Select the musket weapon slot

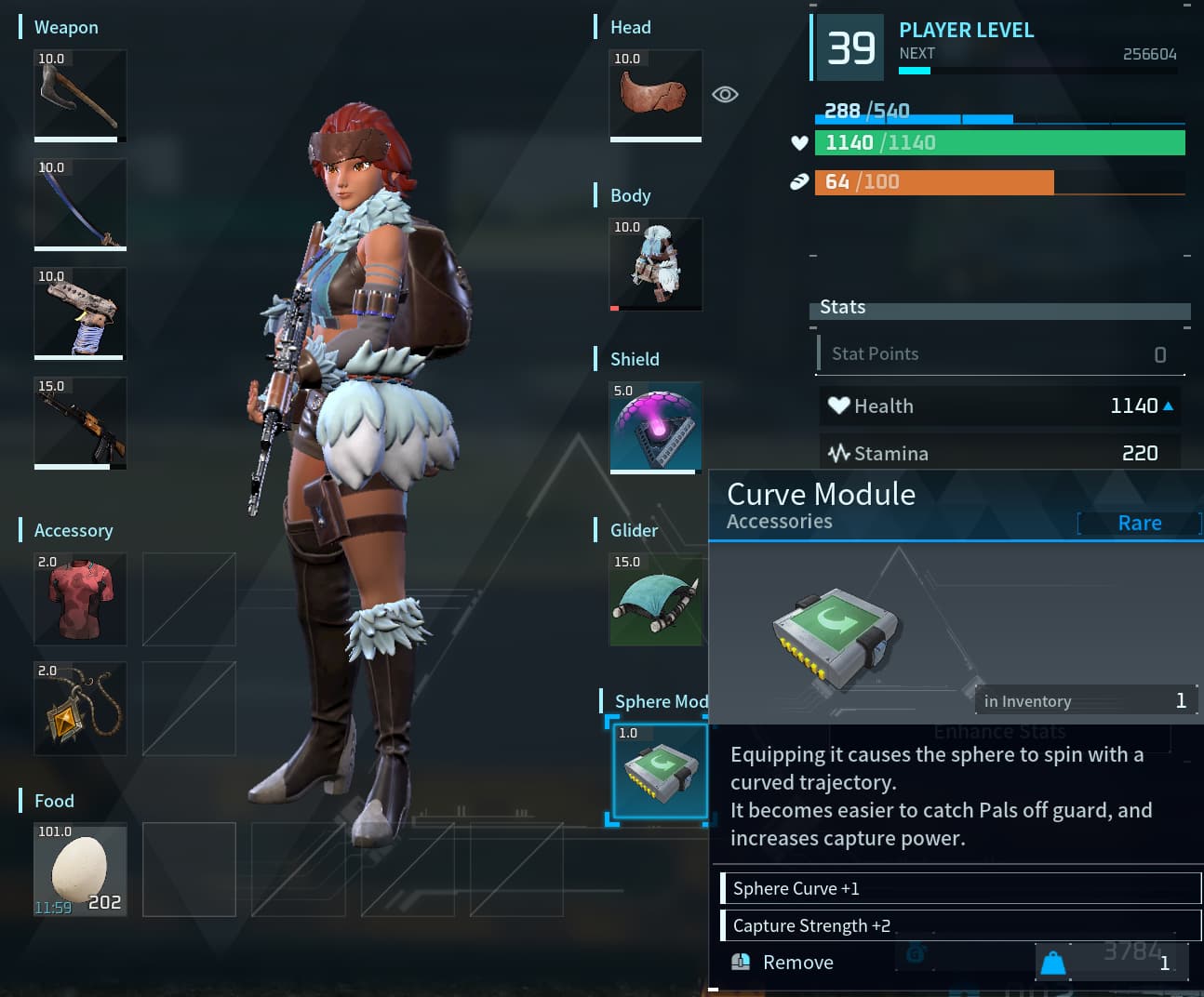[80, 314]
